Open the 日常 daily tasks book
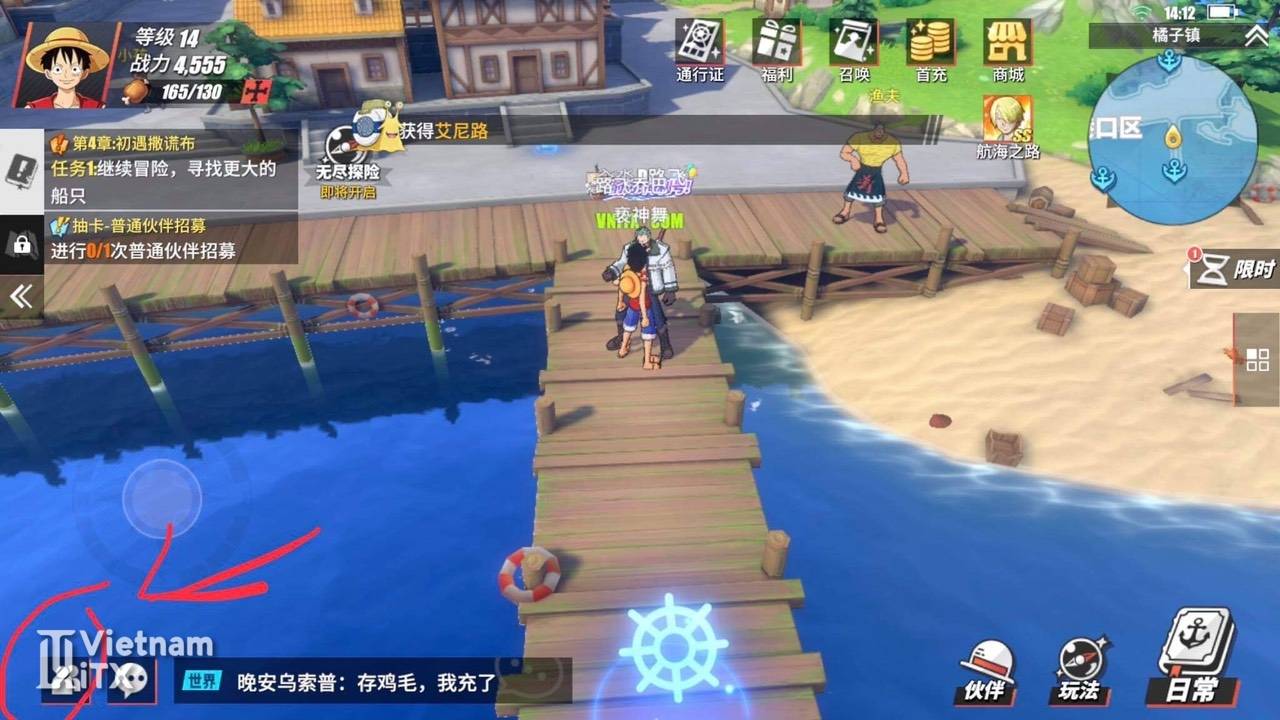 1196,657
